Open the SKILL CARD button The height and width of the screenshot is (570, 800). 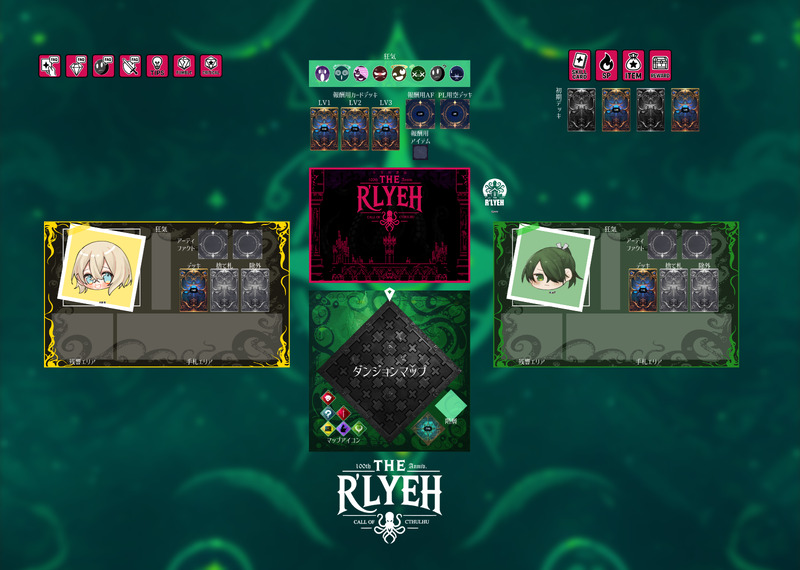pos(580,63)
